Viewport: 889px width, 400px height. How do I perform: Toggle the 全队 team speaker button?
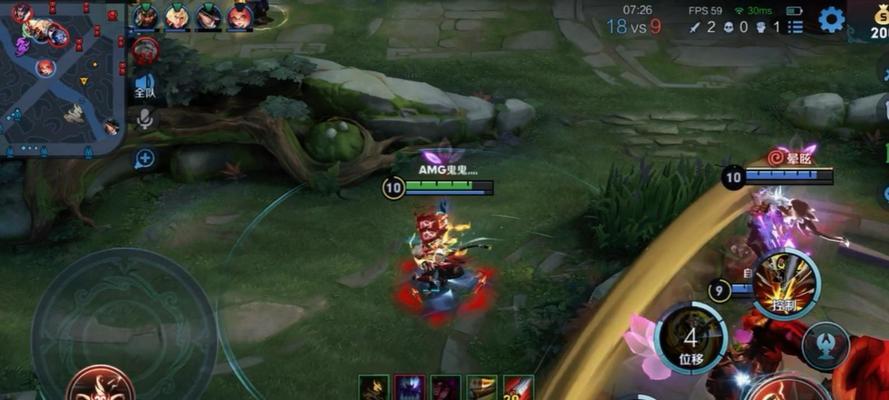(x=145, y=86)
